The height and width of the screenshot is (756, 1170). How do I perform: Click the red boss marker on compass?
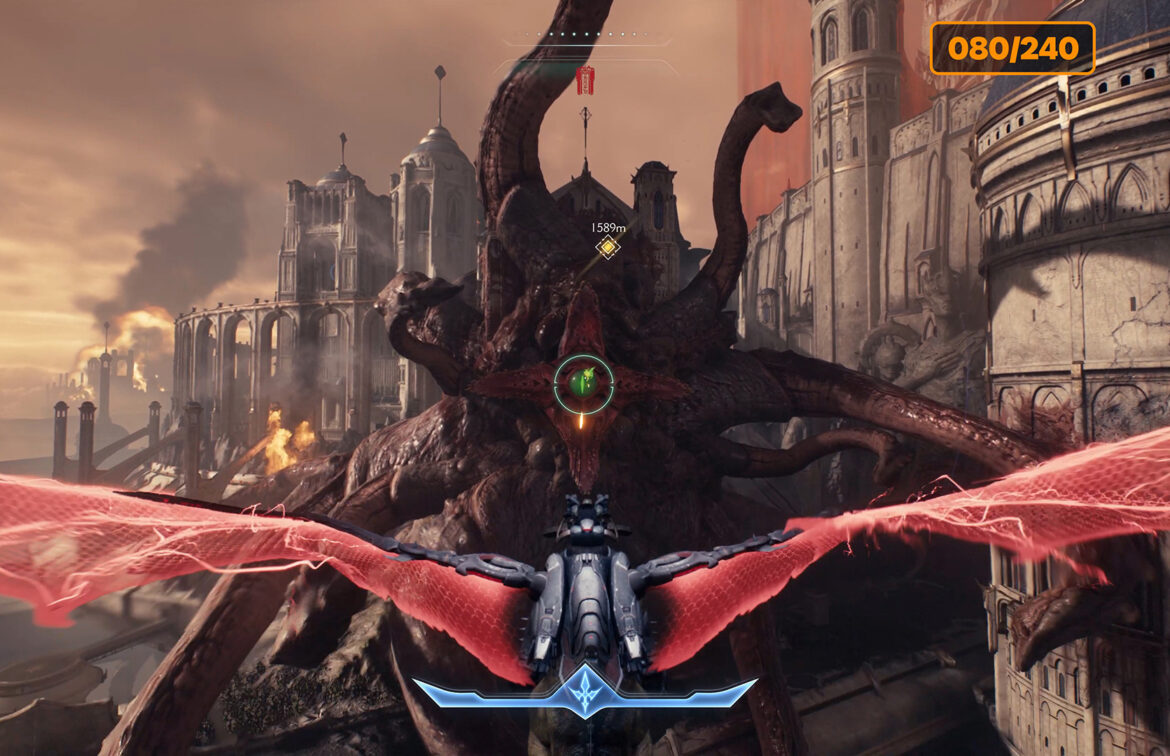586,80
